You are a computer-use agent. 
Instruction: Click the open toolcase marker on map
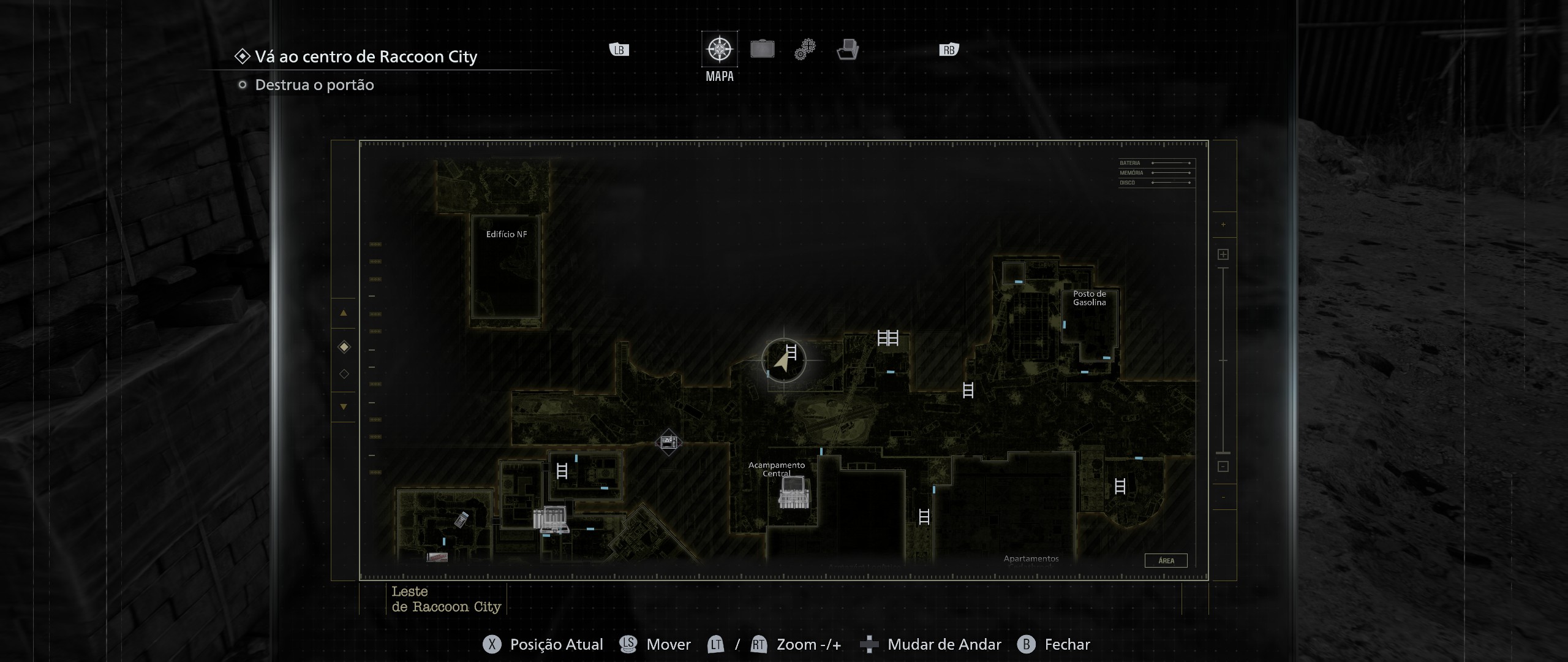[552, 520]
